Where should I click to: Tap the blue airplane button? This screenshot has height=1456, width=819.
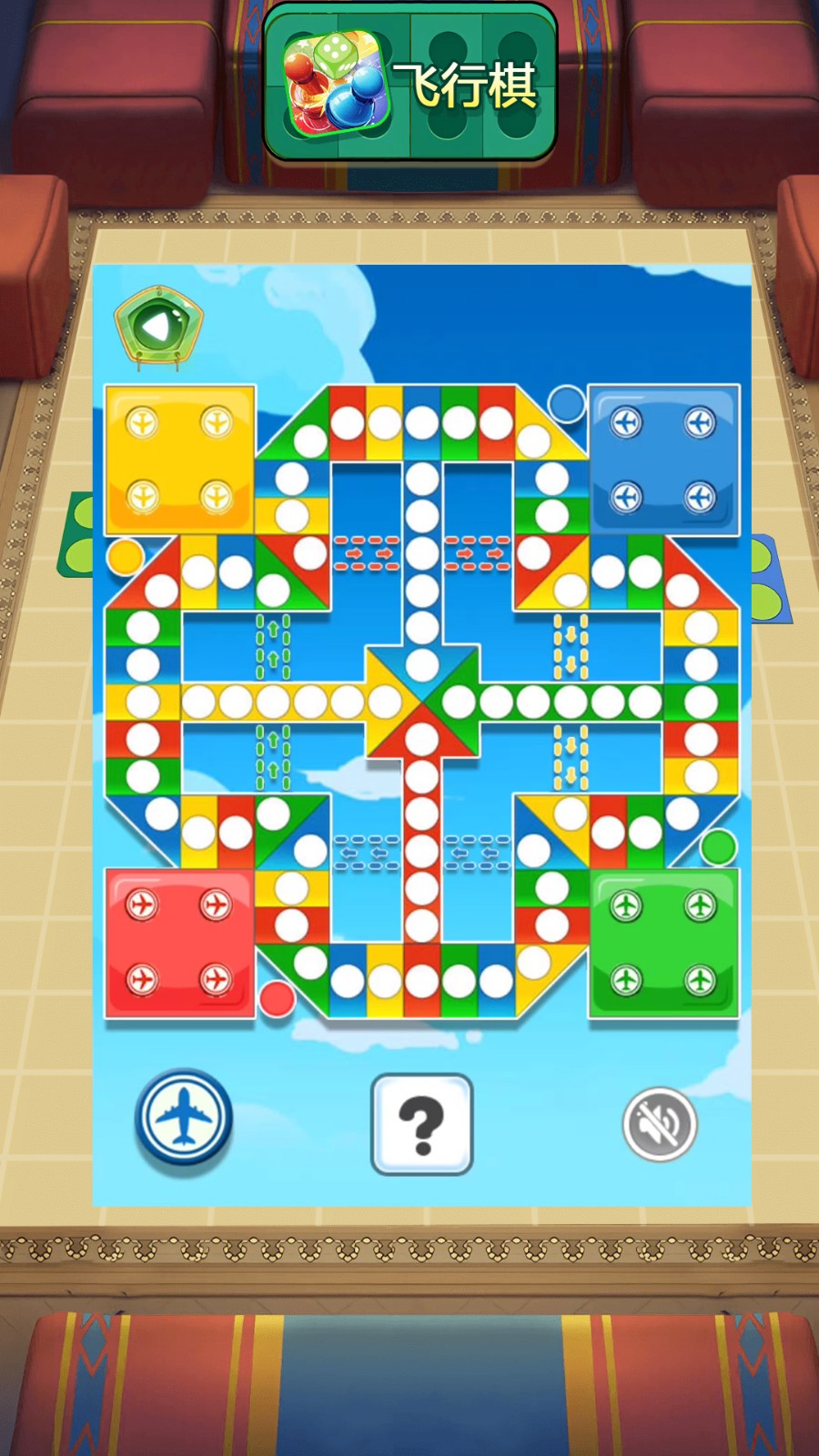coord(184,1117)
